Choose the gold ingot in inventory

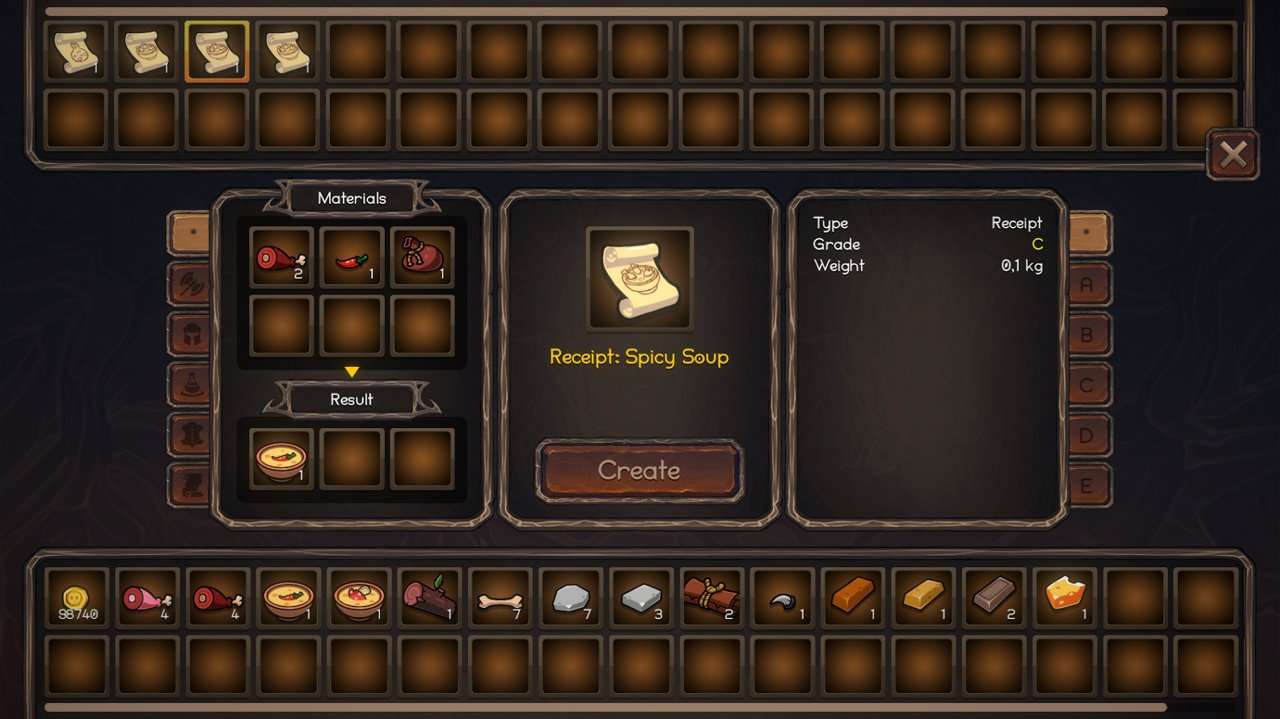(x=923, y=597)
